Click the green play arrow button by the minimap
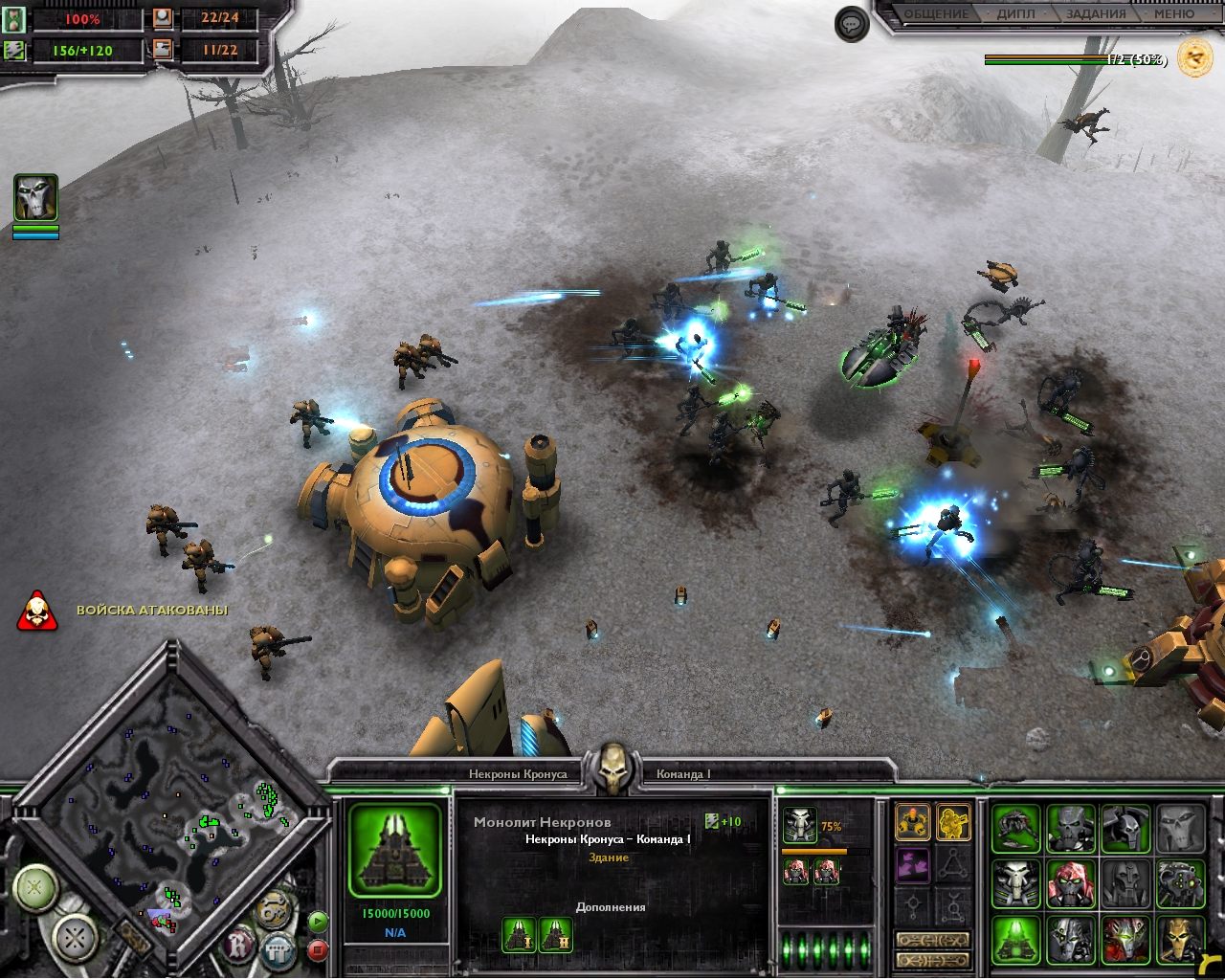1225x980 pixels. coord(318,922)
